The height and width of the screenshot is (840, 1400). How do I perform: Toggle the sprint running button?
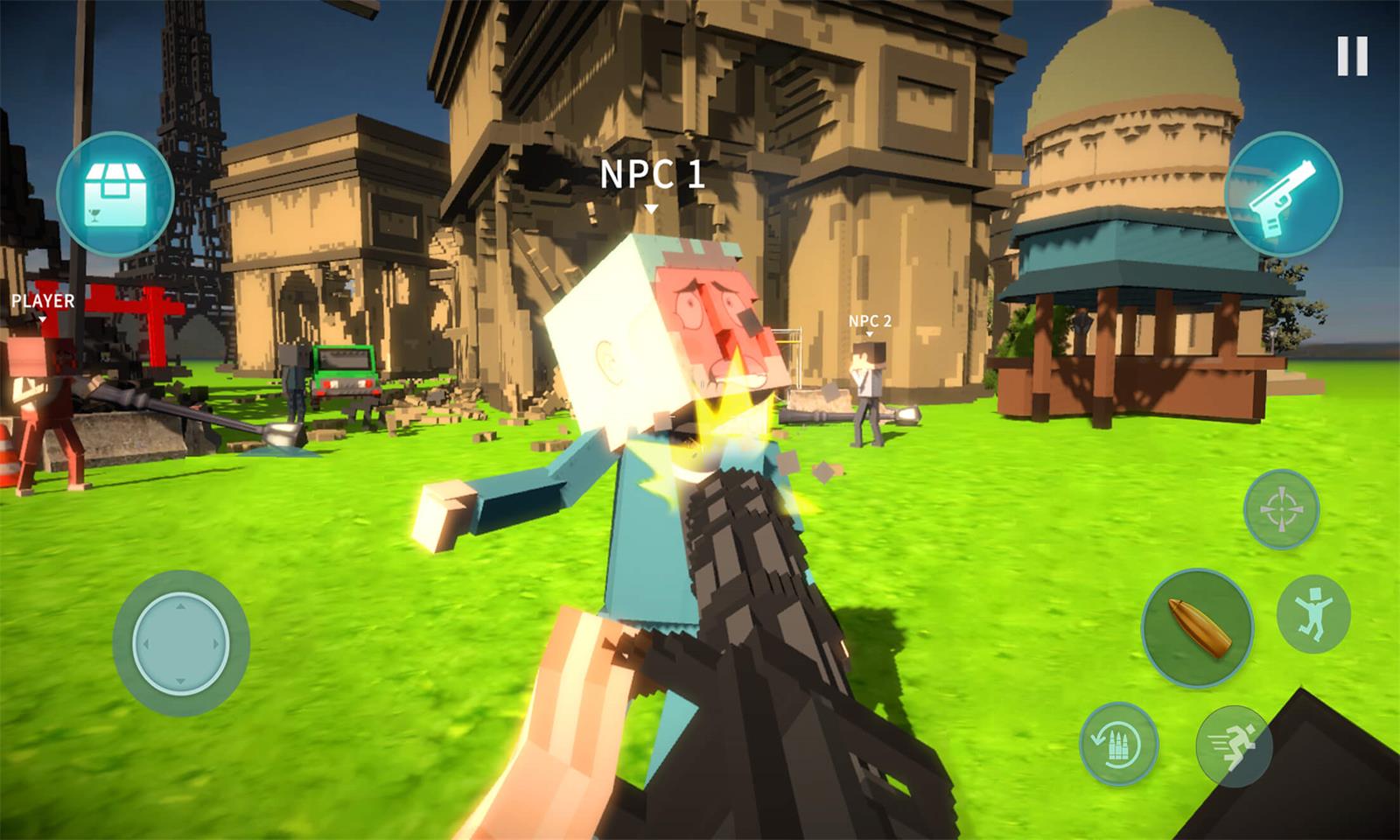pyautogui.click(x=1234, y=745)
